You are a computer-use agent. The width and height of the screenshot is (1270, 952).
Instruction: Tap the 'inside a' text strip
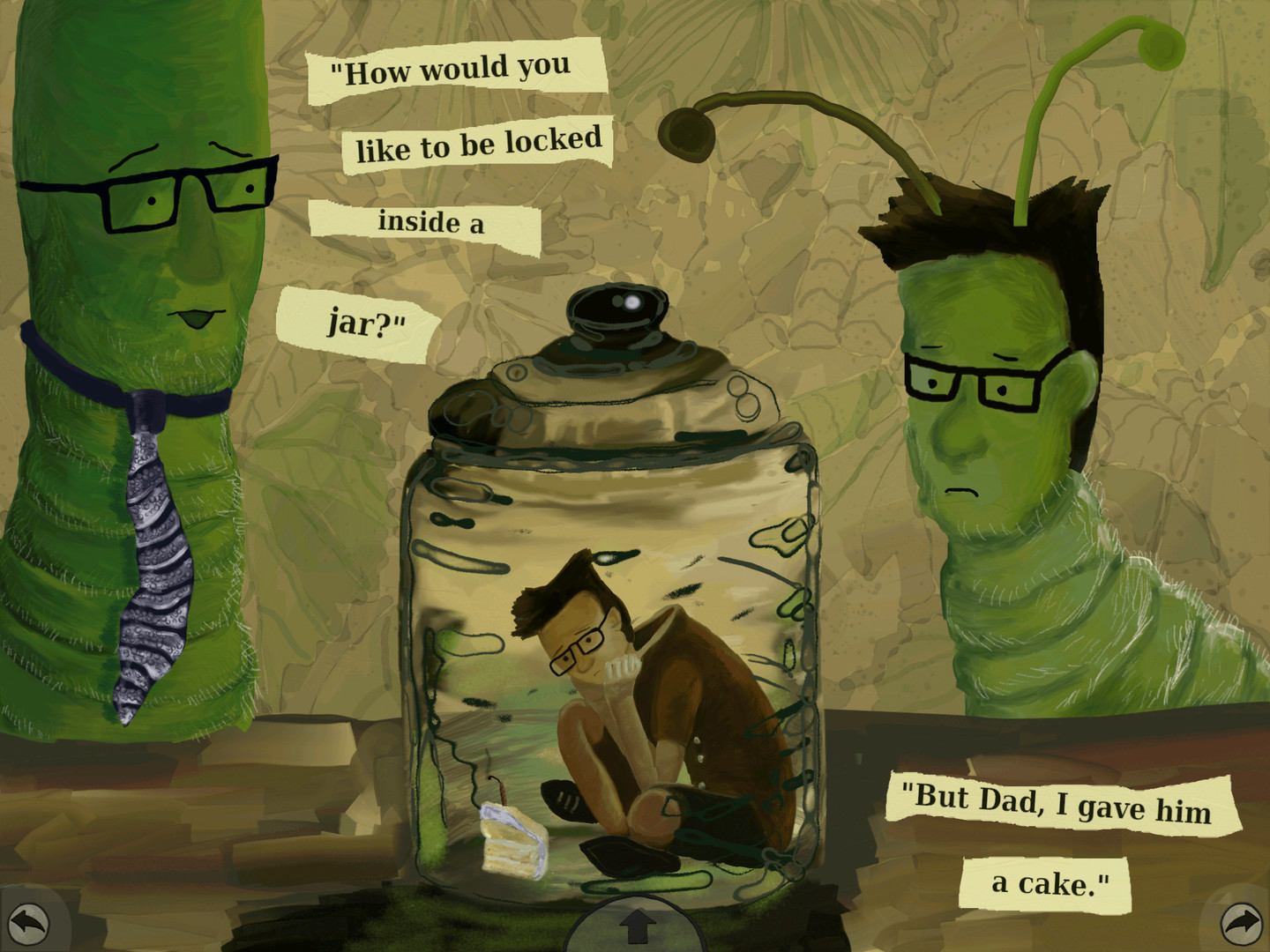pos(429,224)
